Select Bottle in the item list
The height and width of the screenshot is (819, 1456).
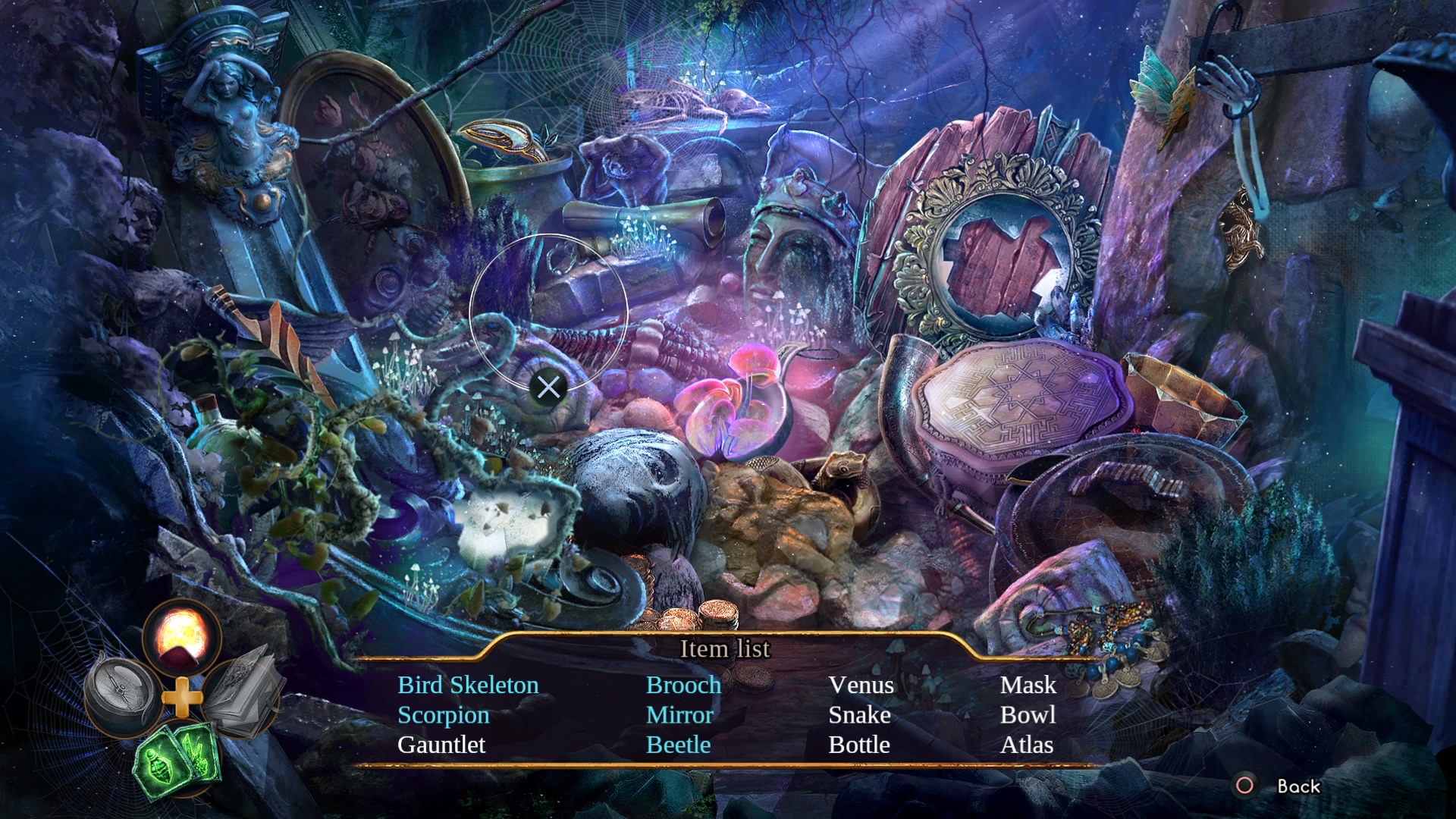[858, 745]
